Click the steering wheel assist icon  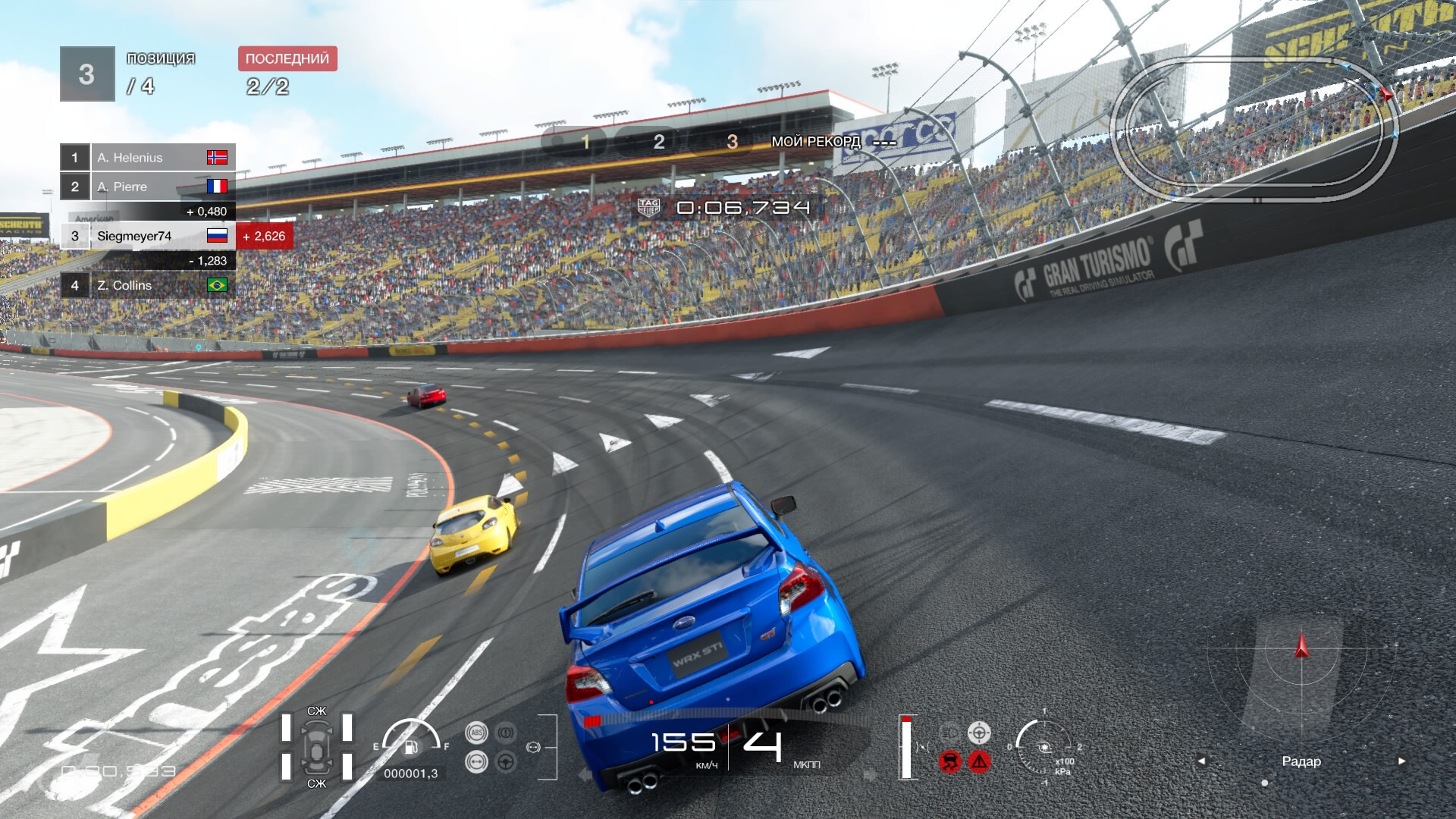(506, 761)
